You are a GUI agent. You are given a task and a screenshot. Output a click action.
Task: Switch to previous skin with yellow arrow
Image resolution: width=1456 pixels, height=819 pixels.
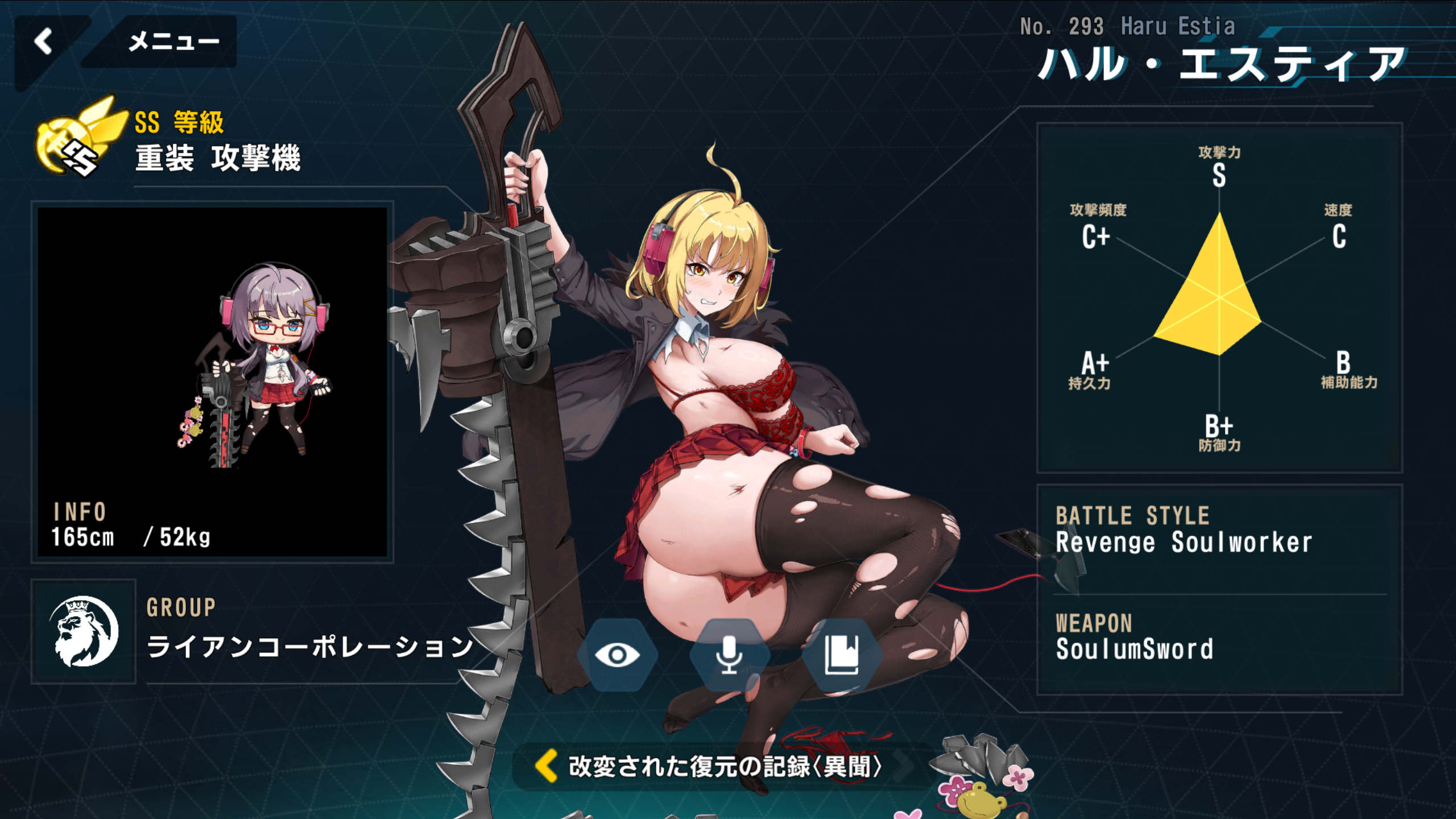click(547, 766)
